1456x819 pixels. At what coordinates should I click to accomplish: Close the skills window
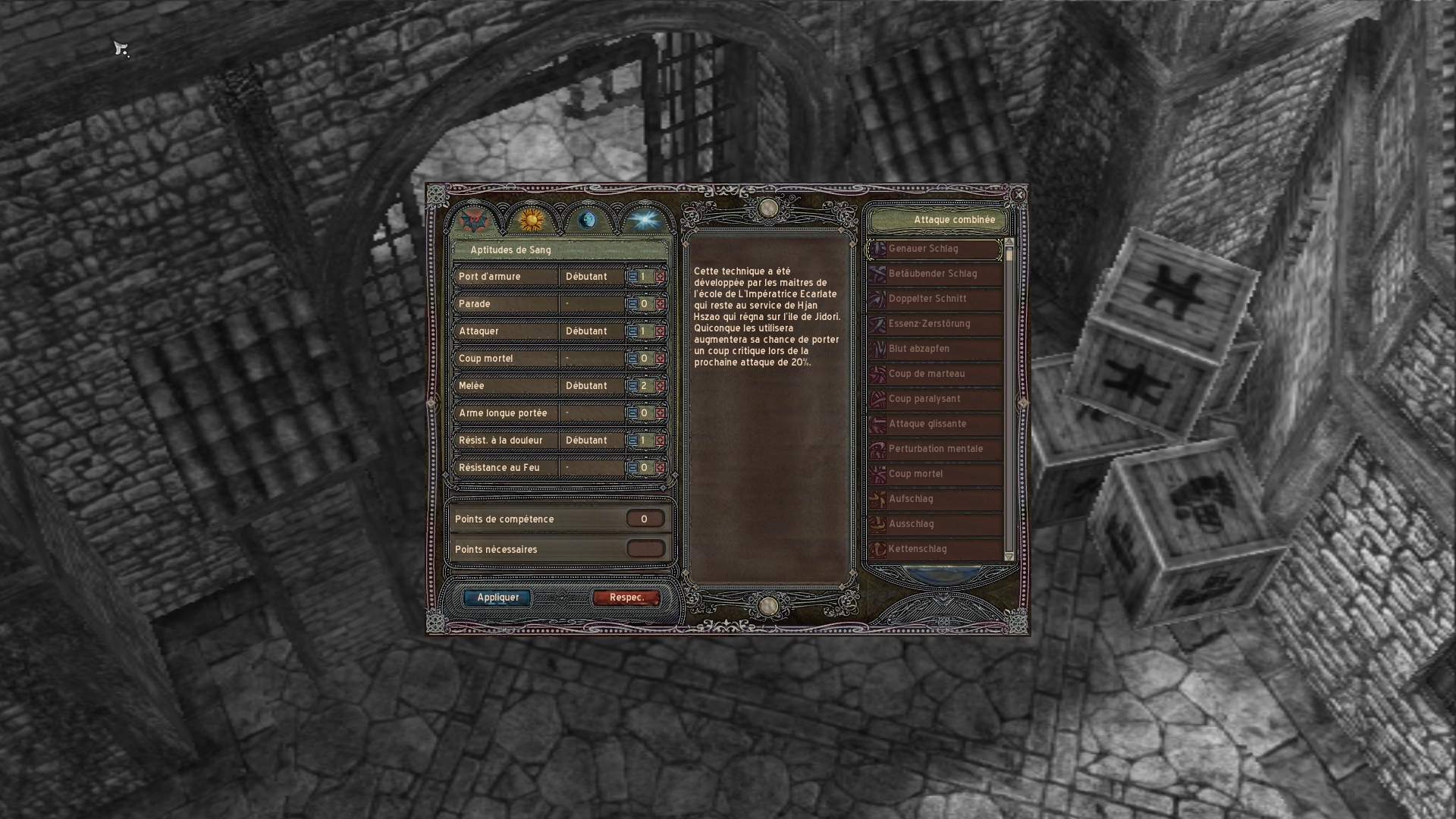tap(1018, 195)
